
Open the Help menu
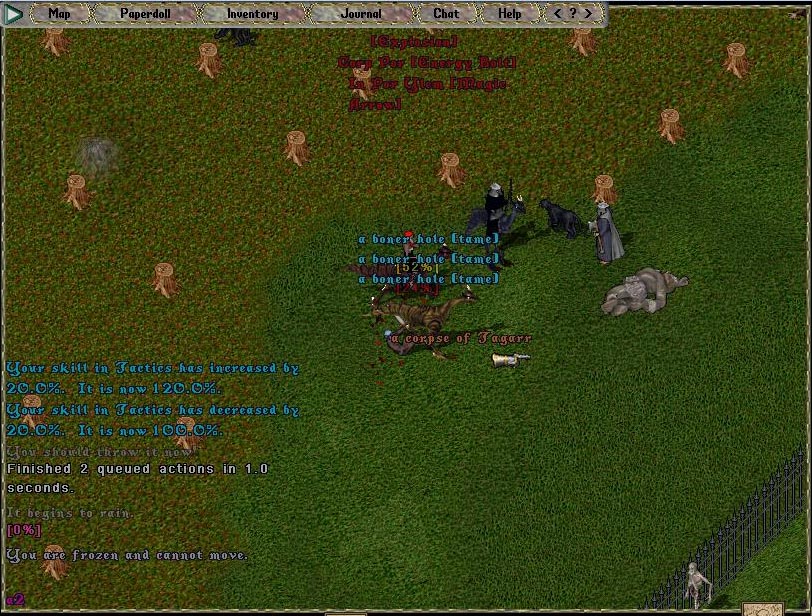tap(509, 14)
